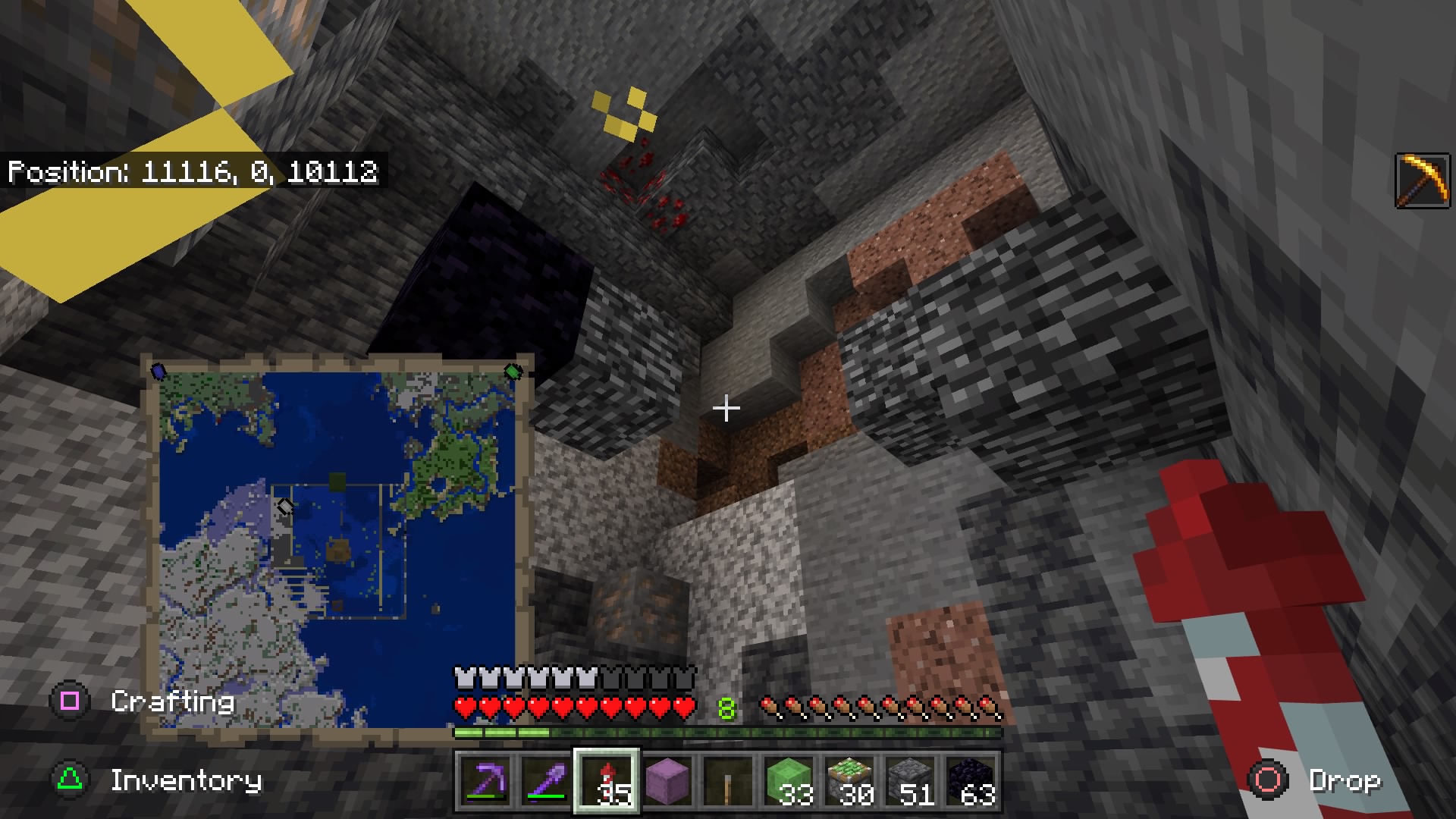Pick the lever in the hotbar
This screenshot has height=819, width=1456.
point(729,781)
